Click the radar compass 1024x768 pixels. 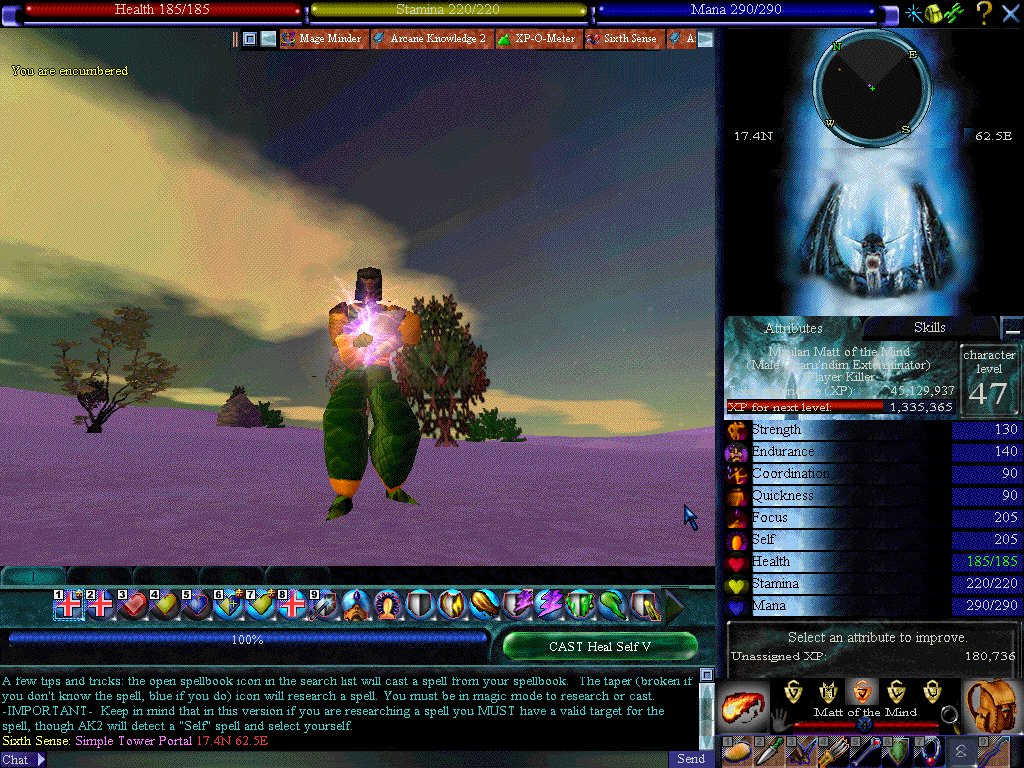pos(871,88)
